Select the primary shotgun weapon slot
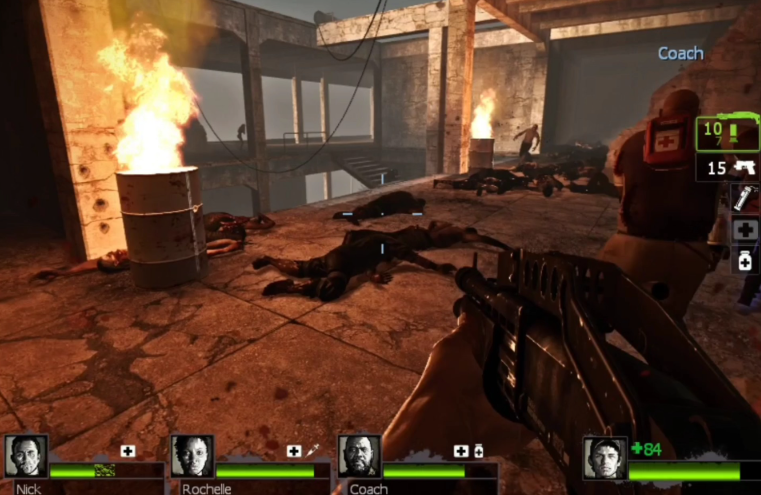The width and height of the screenshot is (761, 495). click(x=726, y=133)
